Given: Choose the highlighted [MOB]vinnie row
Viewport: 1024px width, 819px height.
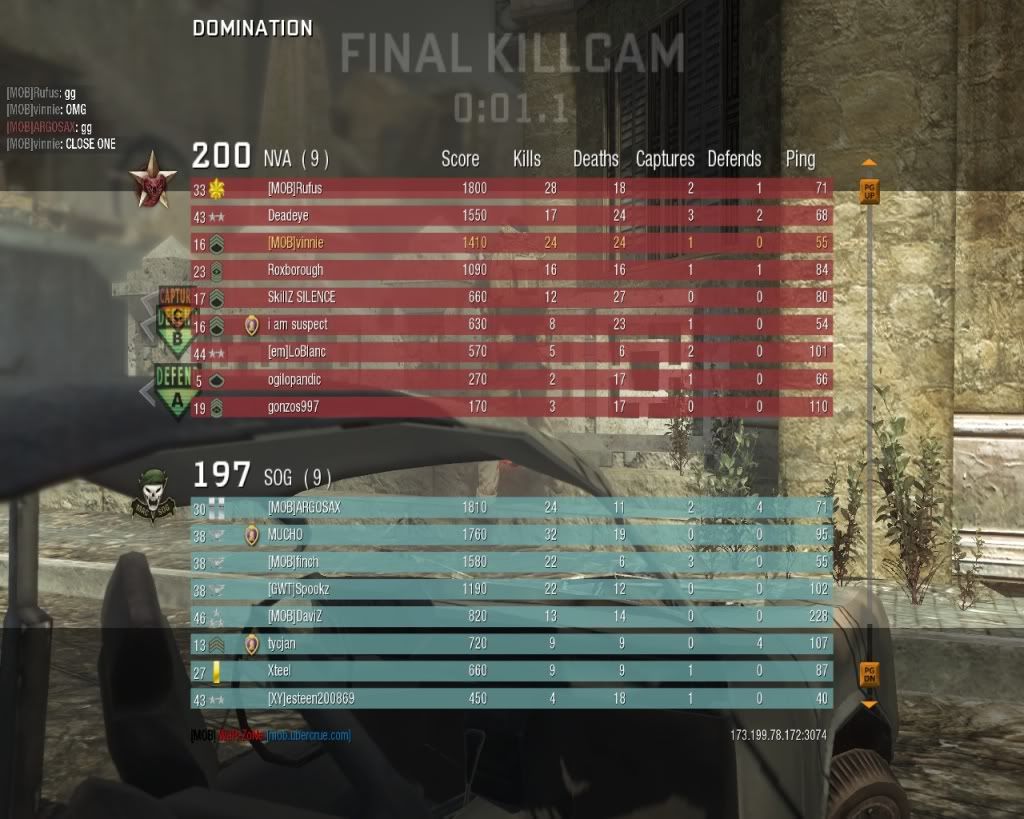Looking at the screenshot, I should point(511,243).
